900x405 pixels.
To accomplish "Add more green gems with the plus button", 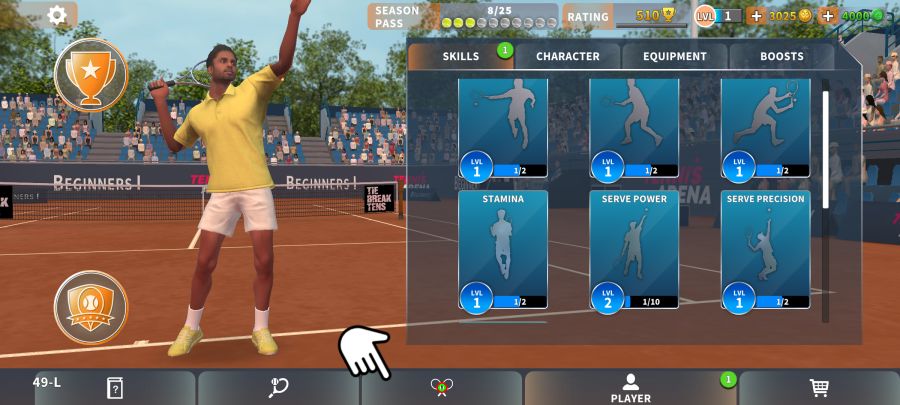I will pos(828,16).
